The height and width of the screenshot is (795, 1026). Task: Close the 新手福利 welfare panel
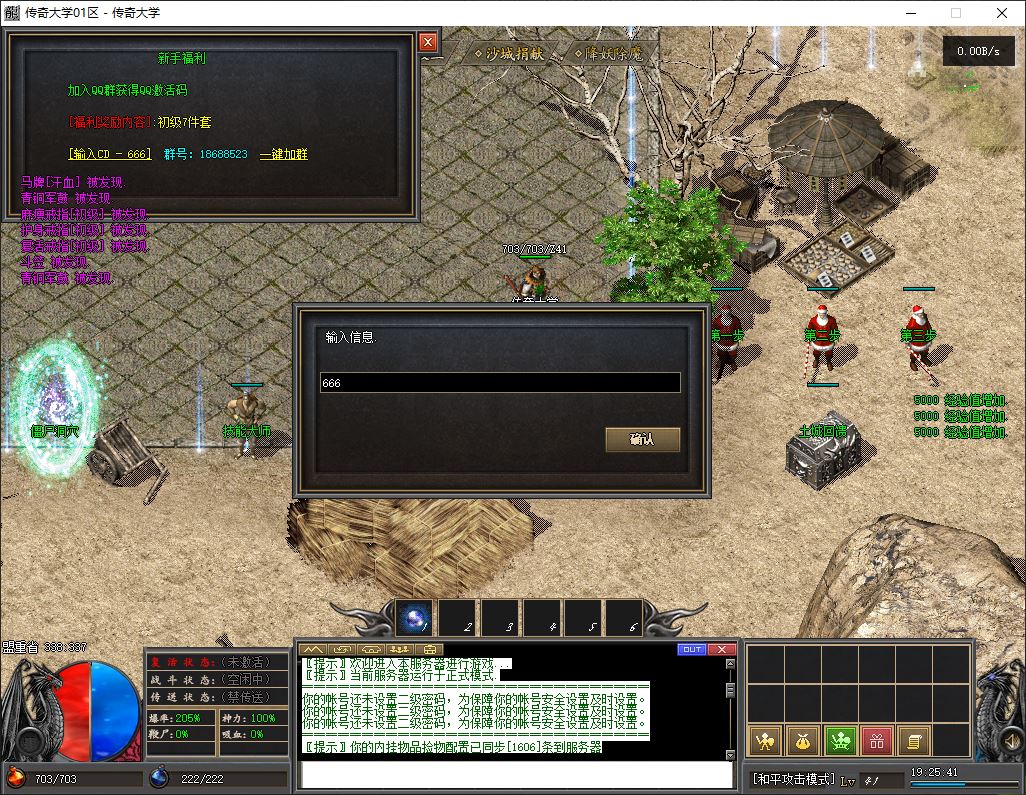tap(428, 42)
